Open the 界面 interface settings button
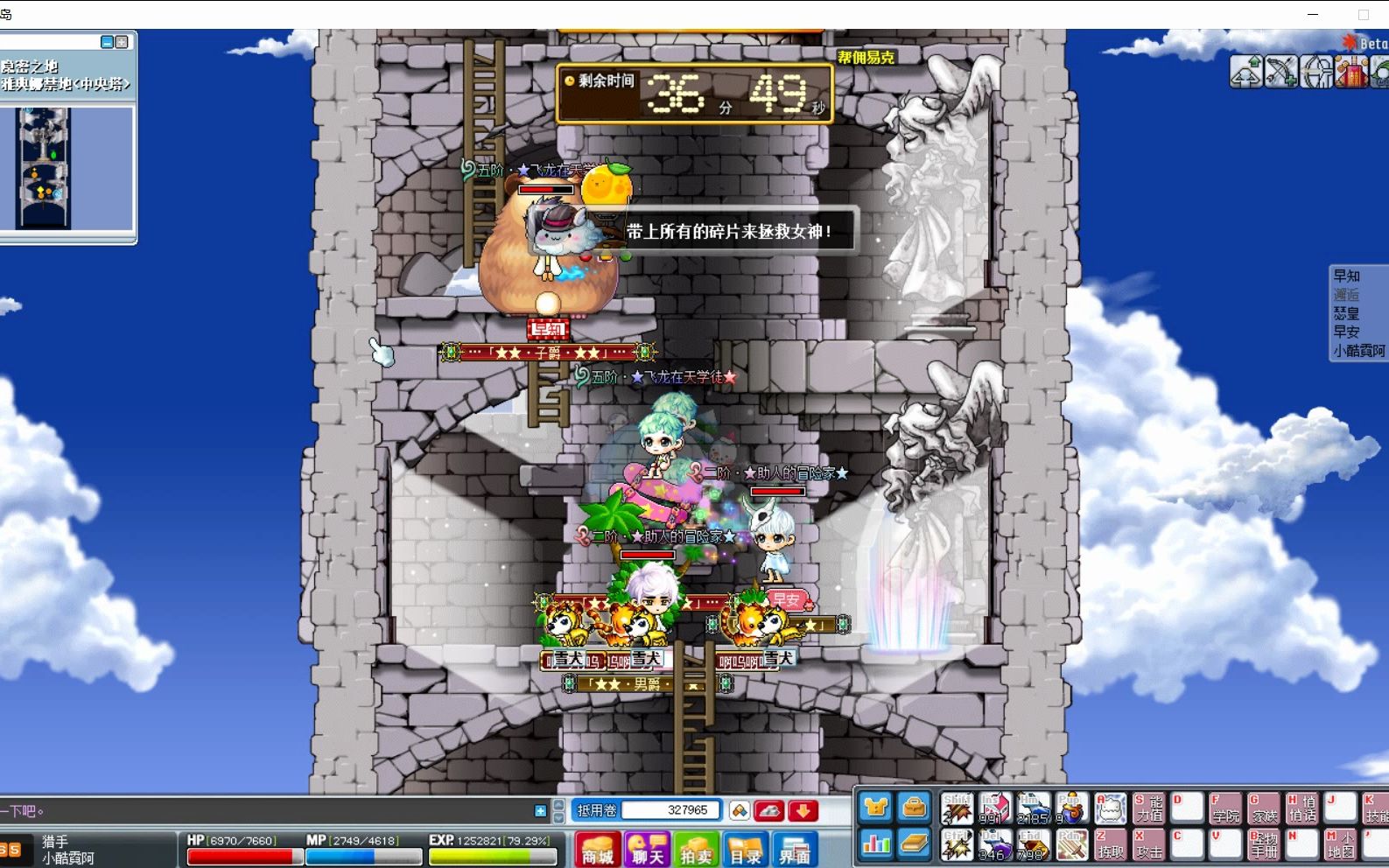This screenshot has height=868, width=1389. click(x=795, y=850)
